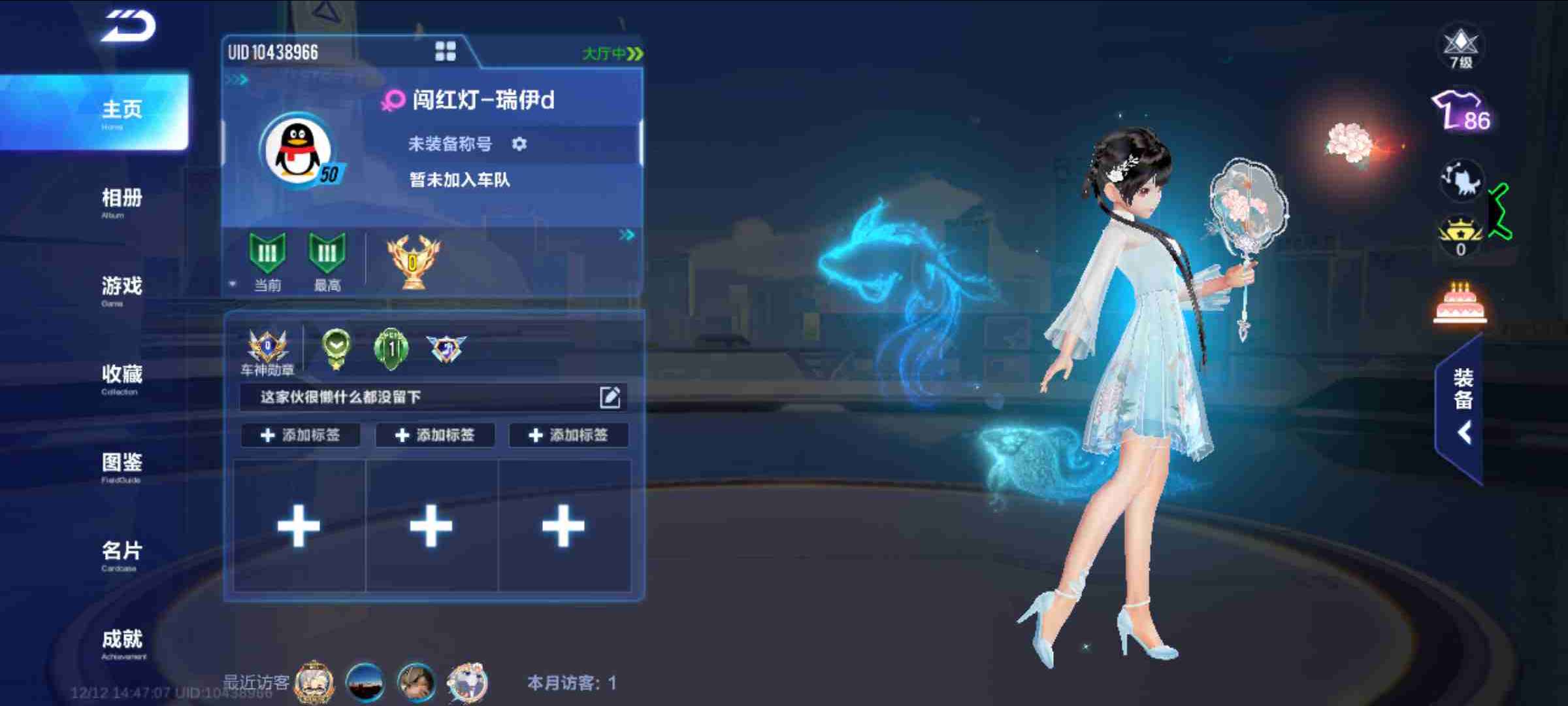The width and height of the screenshot is (1568, 706).
Task: Switch to the 相册 album tab
Action: click(x=122, y=200)
